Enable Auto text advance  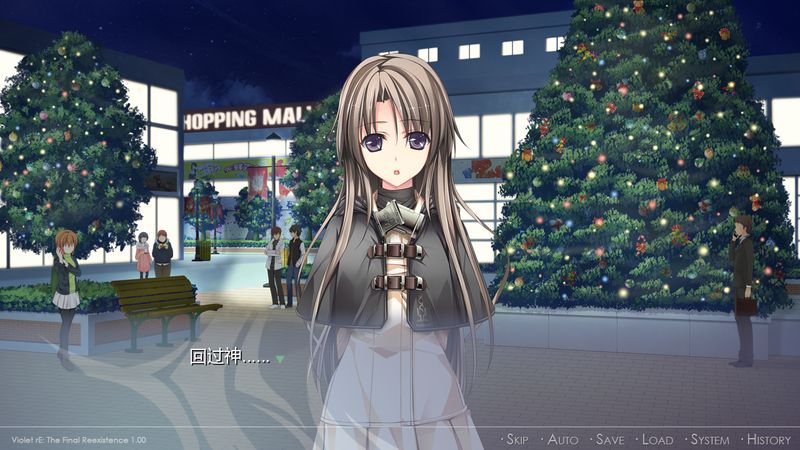562,440
